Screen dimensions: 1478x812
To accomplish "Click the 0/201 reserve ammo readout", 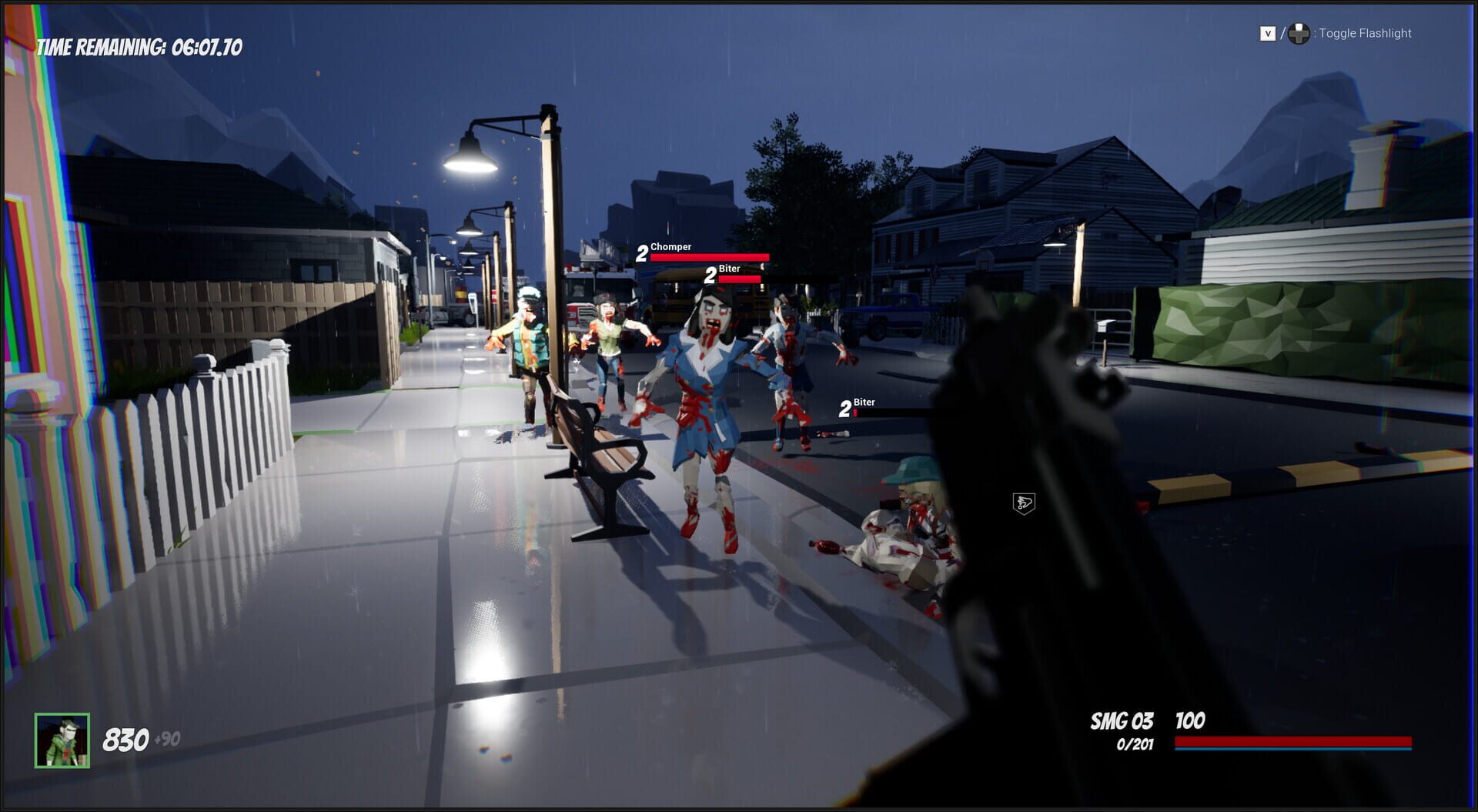I will click(1135, 743).
